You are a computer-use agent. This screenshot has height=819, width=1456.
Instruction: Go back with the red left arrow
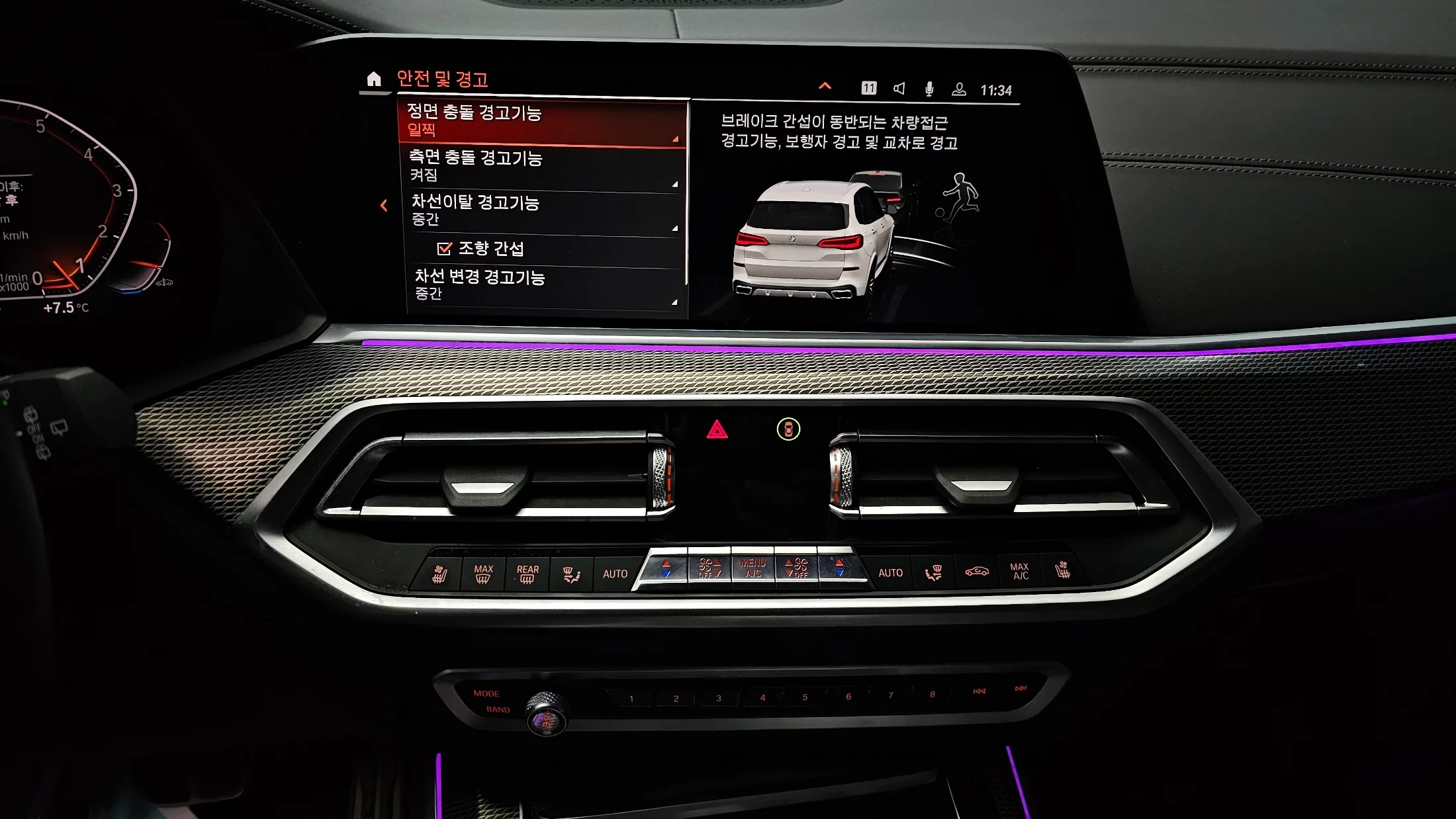(384, 206)
